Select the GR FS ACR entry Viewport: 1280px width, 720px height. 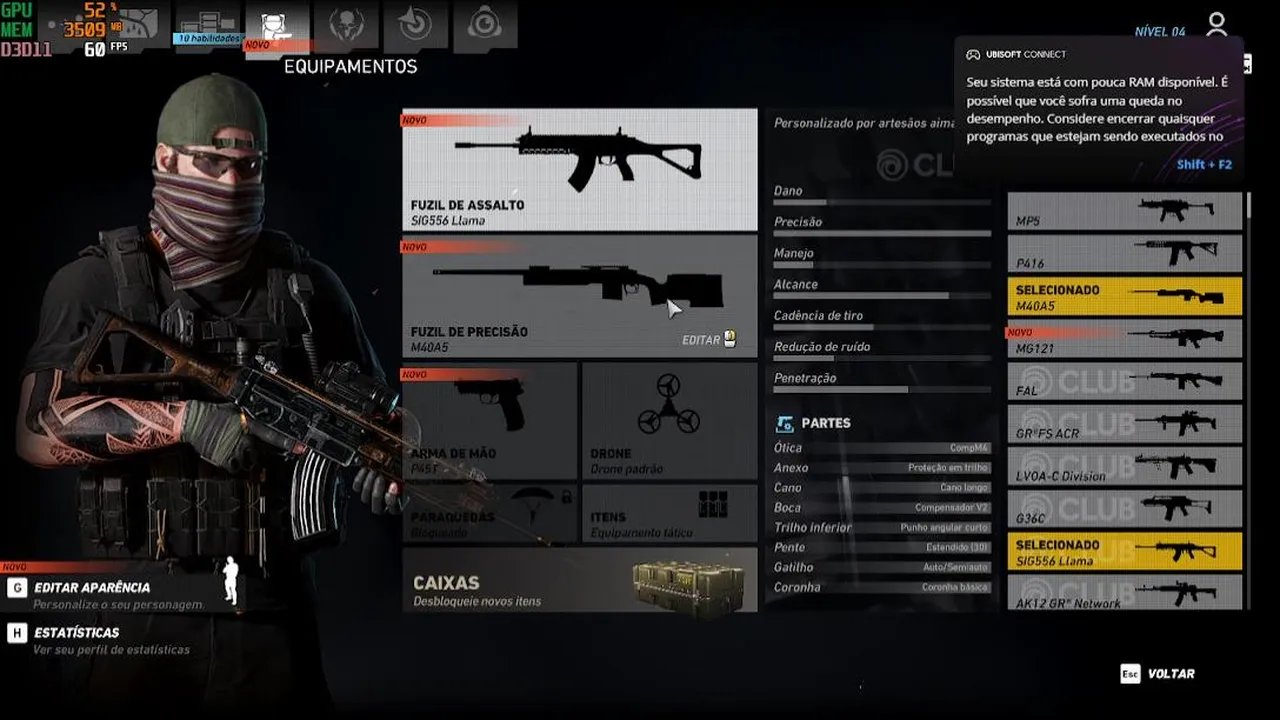pyautogui.click(x=1124, y=424)
